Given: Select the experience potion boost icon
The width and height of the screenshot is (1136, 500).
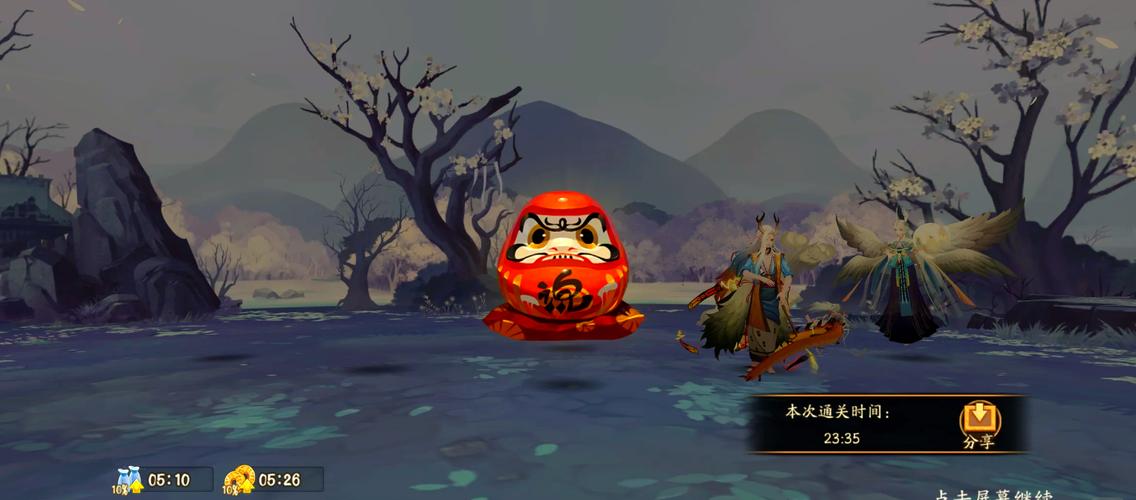Looking at the screenshot, I should coord(130,480).
